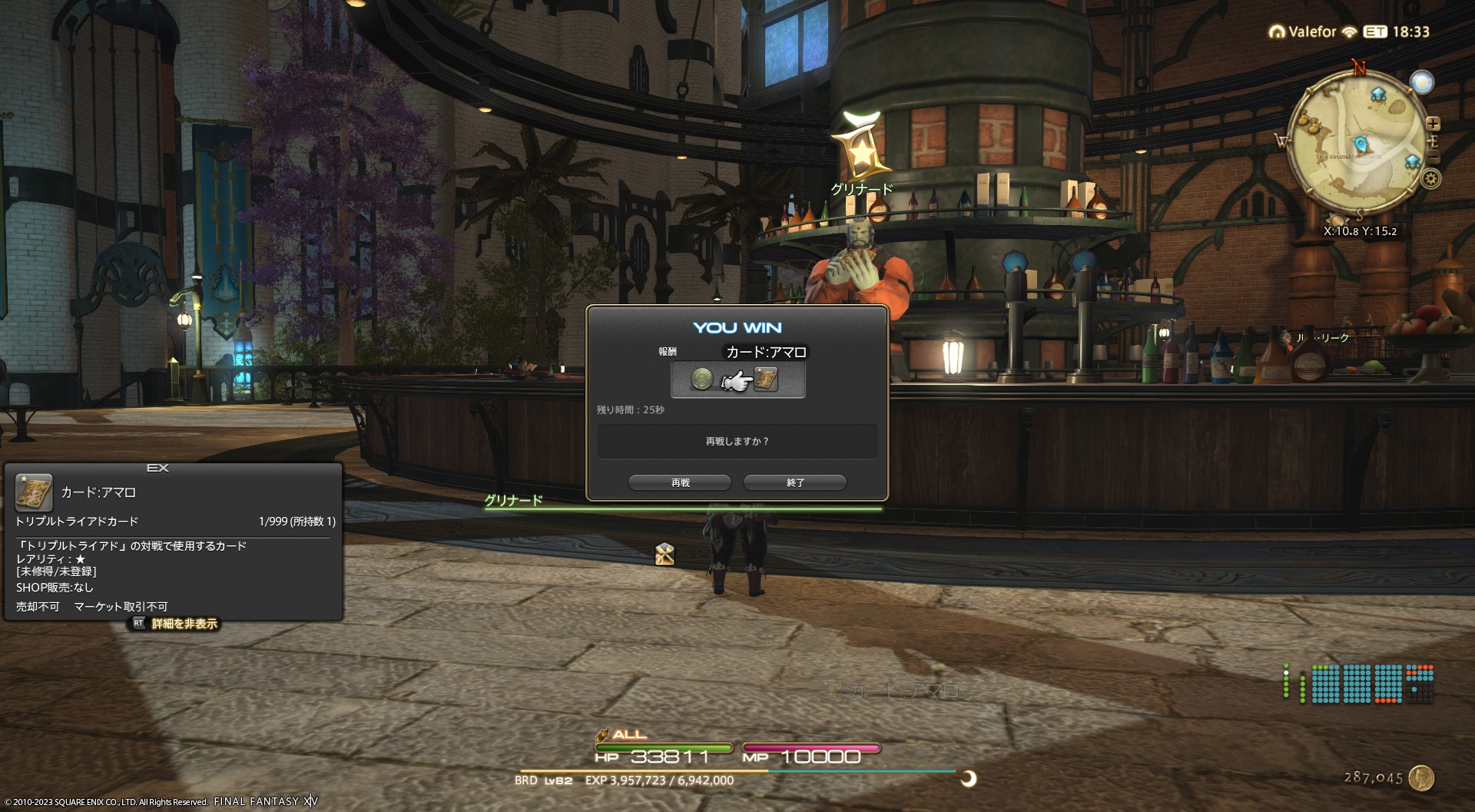Screen dimensions: 1475x812
Task: Open the minimap gear settings
Action: (1430, 179)
